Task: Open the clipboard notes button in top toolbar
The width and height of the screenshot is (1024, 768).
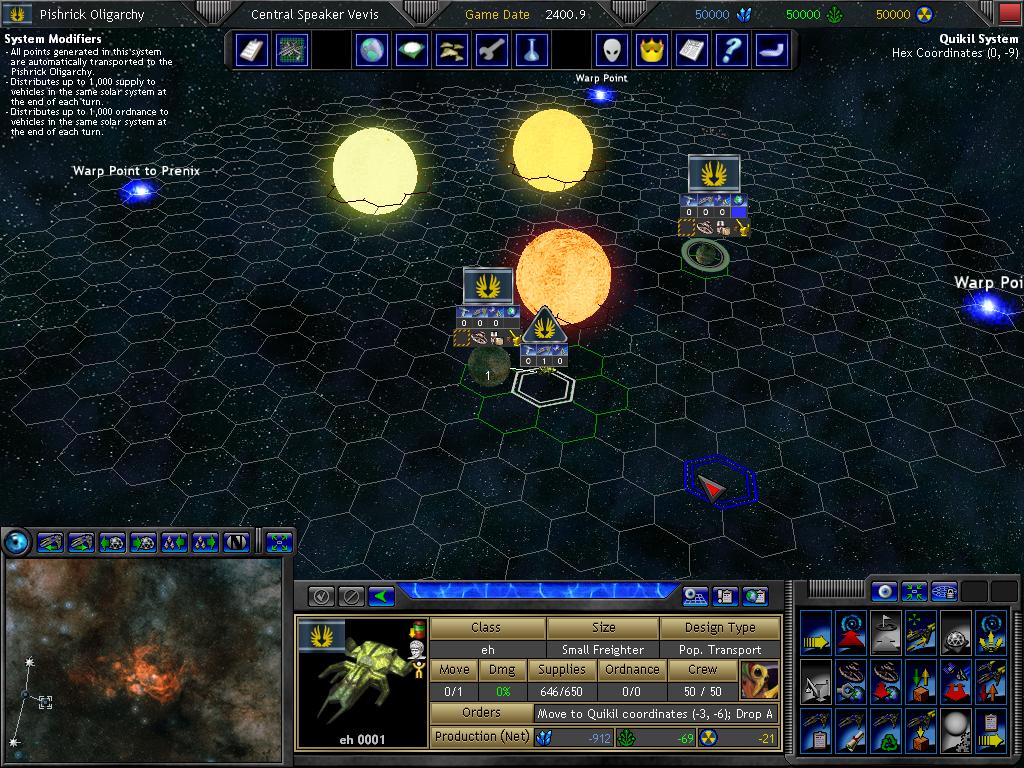Action: 251,49
